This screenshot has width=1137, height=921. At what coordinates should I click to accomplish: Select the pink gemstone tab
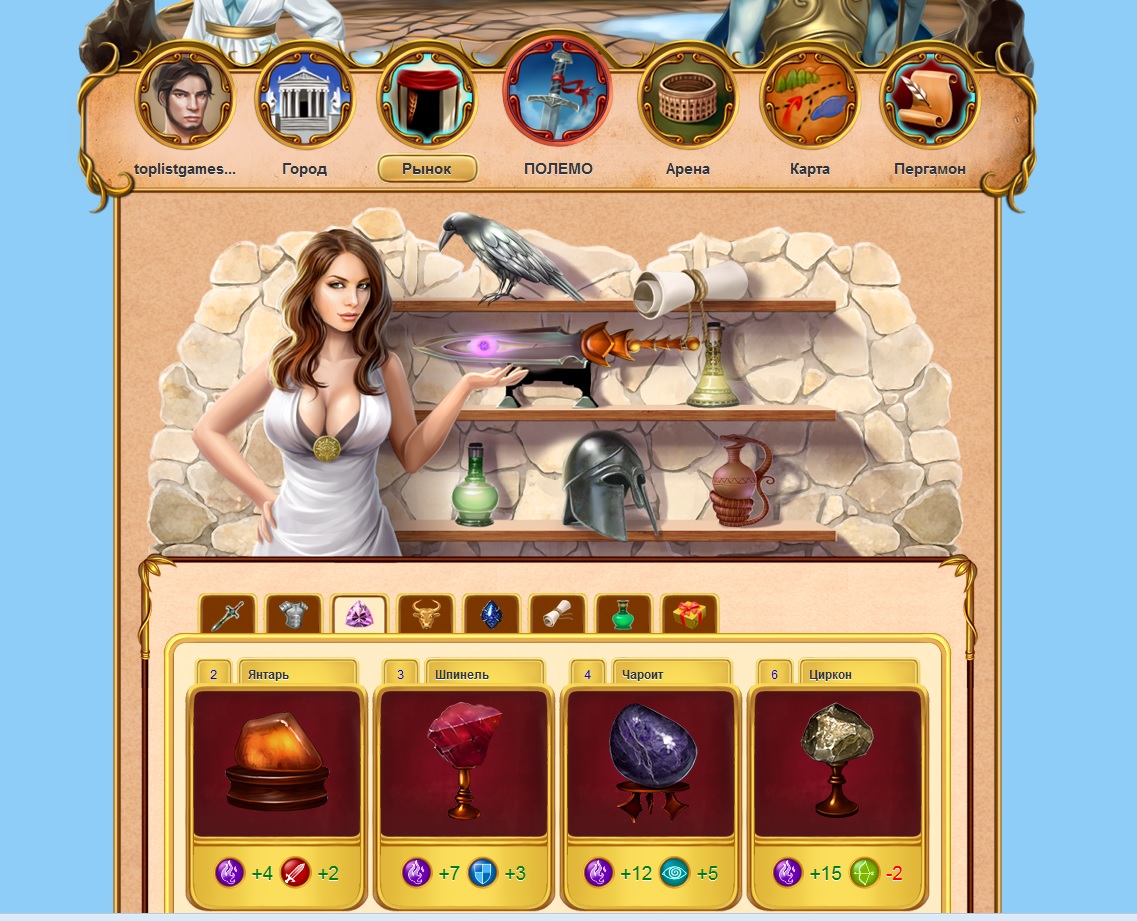(x=359, y=614)
